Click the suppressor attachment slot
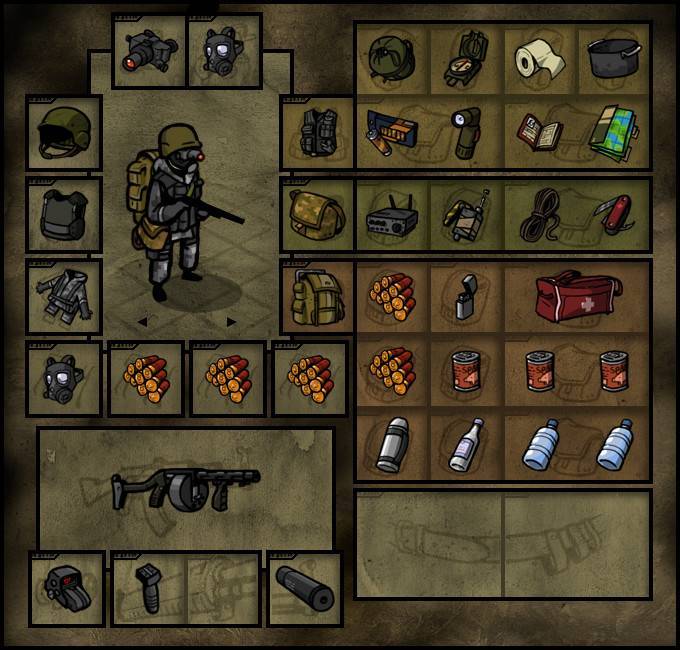Viewport: 680px width, 650px height. 304,589
